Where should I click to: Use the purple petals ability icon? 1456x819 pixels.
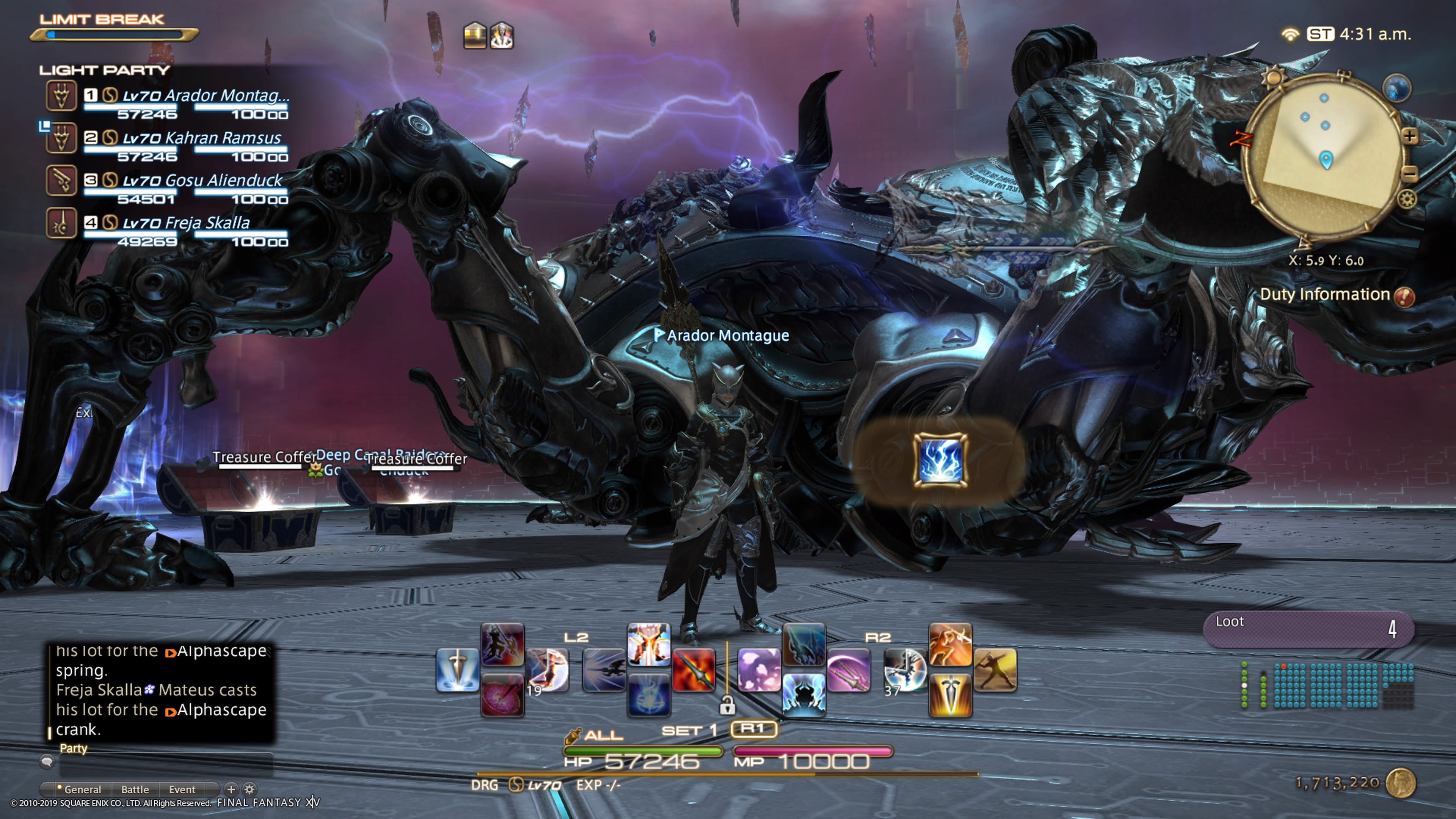(x=758, y=670)
